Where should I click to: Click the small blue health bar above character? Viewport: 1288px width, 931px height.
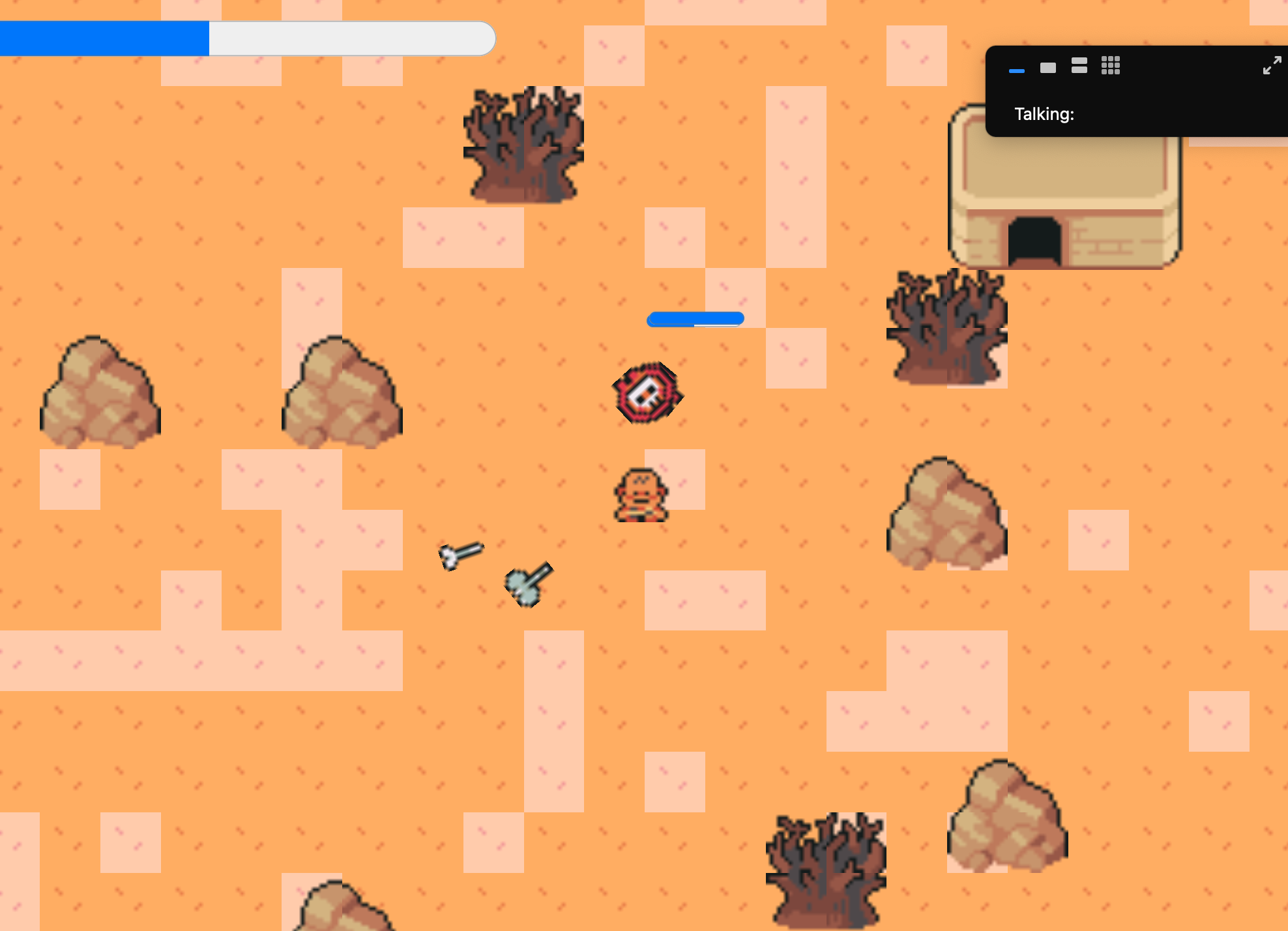pos(695,318)
